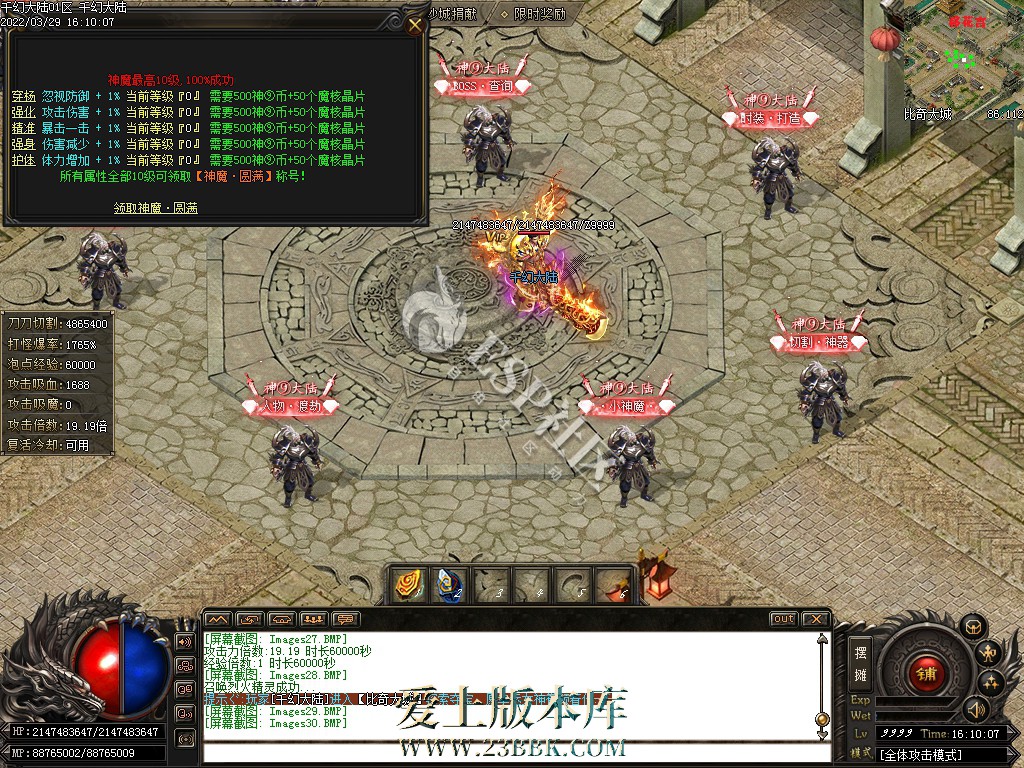Open the red 铺 shop button
Viewport: 1024px width, 768px height.
click(926, 672)
